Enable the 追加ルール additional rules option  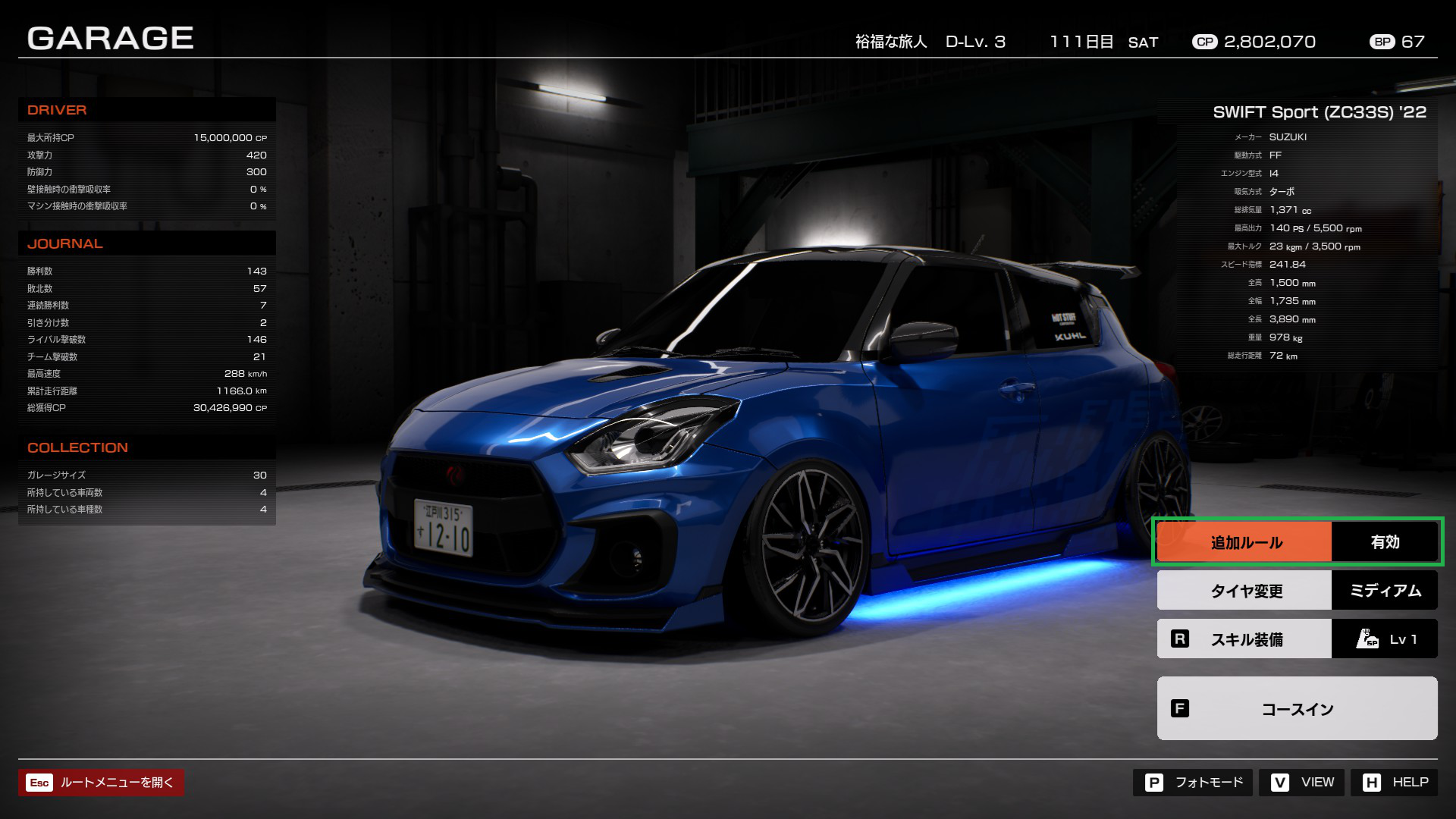click(1244, 541)
